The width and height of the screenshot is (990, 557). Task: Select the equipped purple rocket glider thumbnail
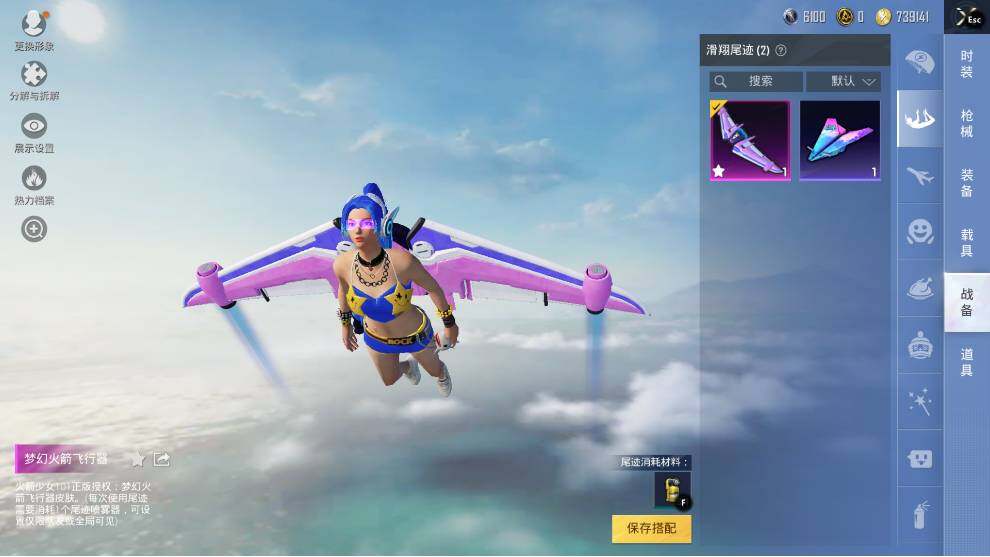(x=750, y=140)
